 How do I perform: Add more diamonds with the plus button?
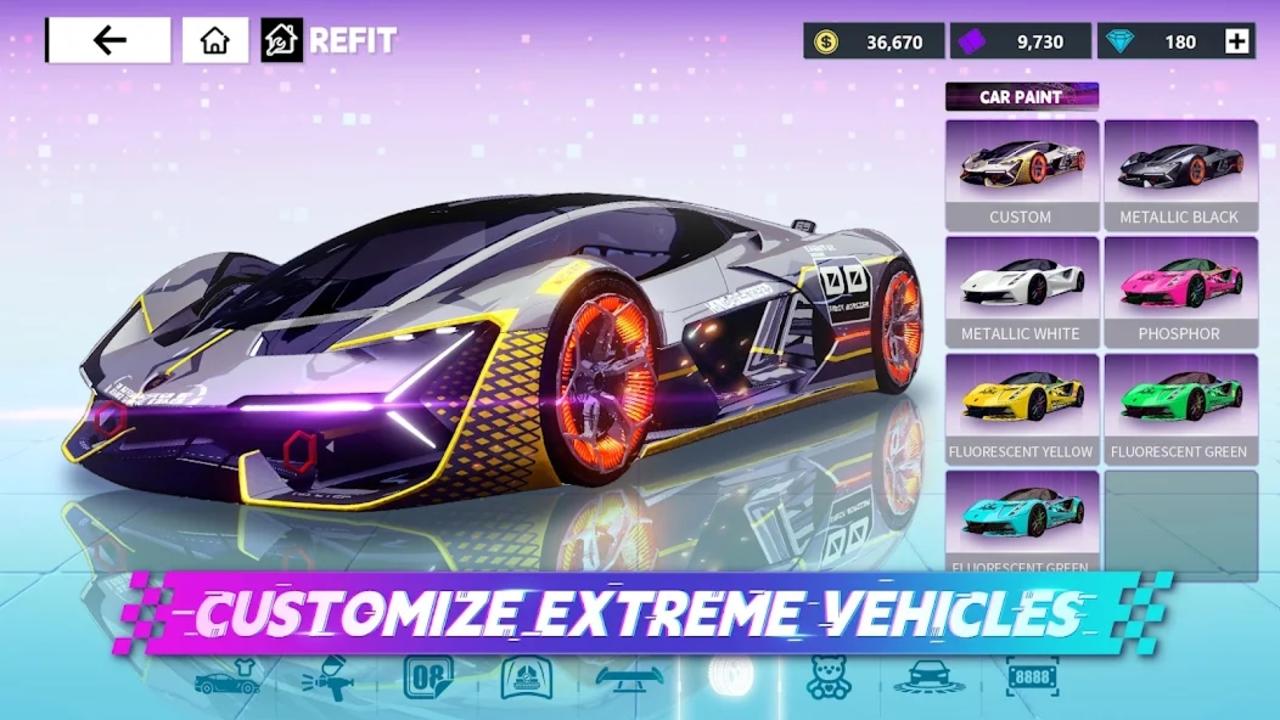coord(1237,41)
